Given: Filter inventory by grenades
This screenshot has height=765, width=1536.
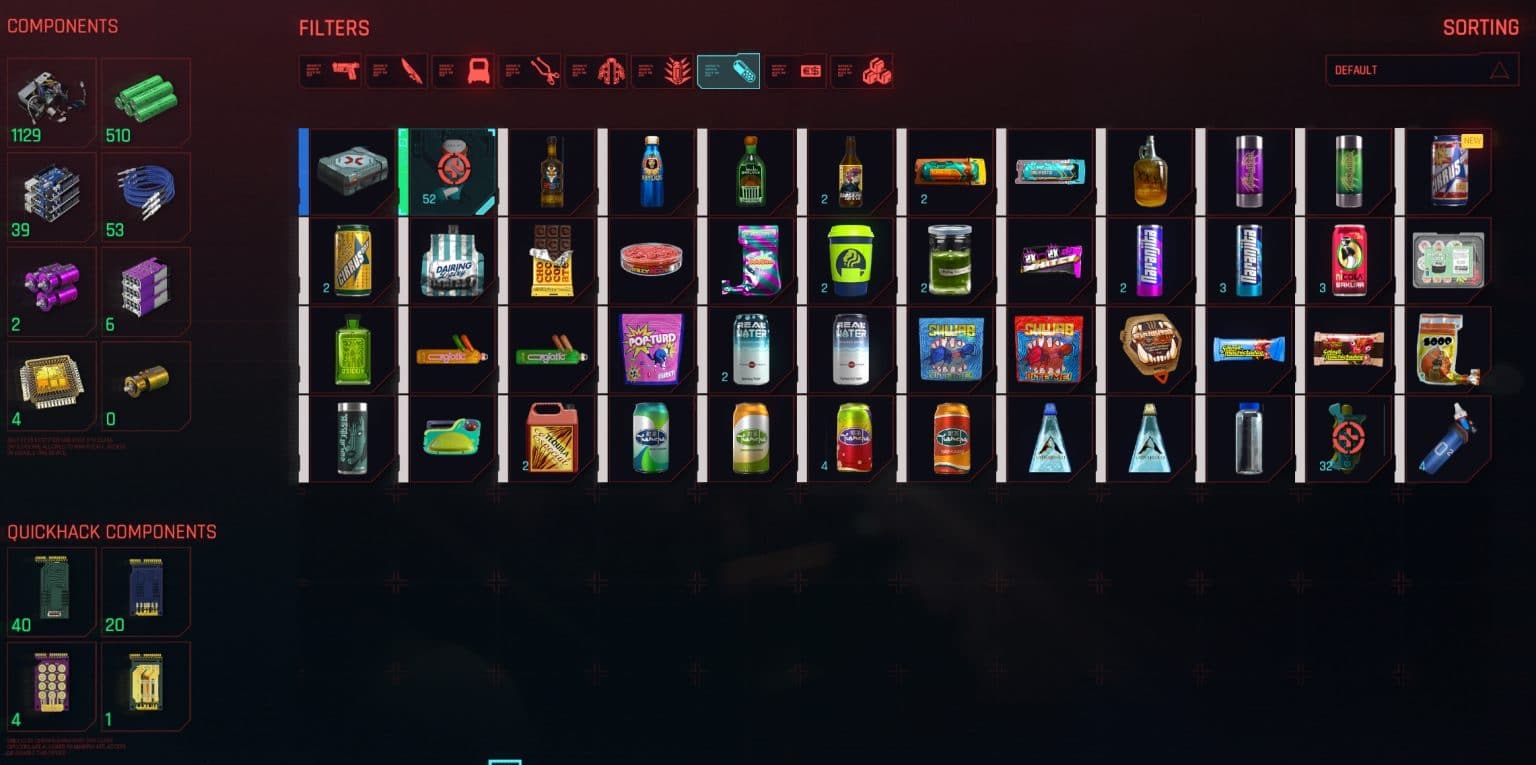Looking at the screenshot, I should coord(663,70).
